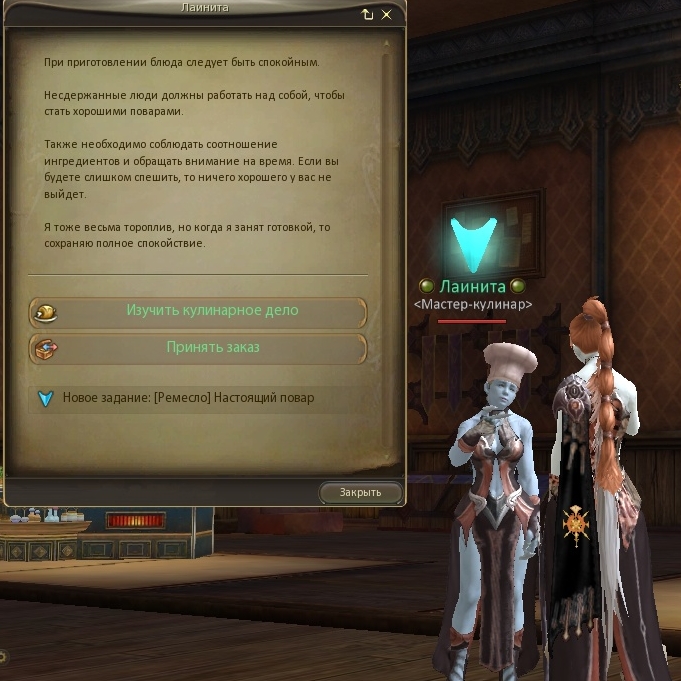Screen dimensions: 681x681
Task: Close dialog window with the X icon
Action: (387, 15)
